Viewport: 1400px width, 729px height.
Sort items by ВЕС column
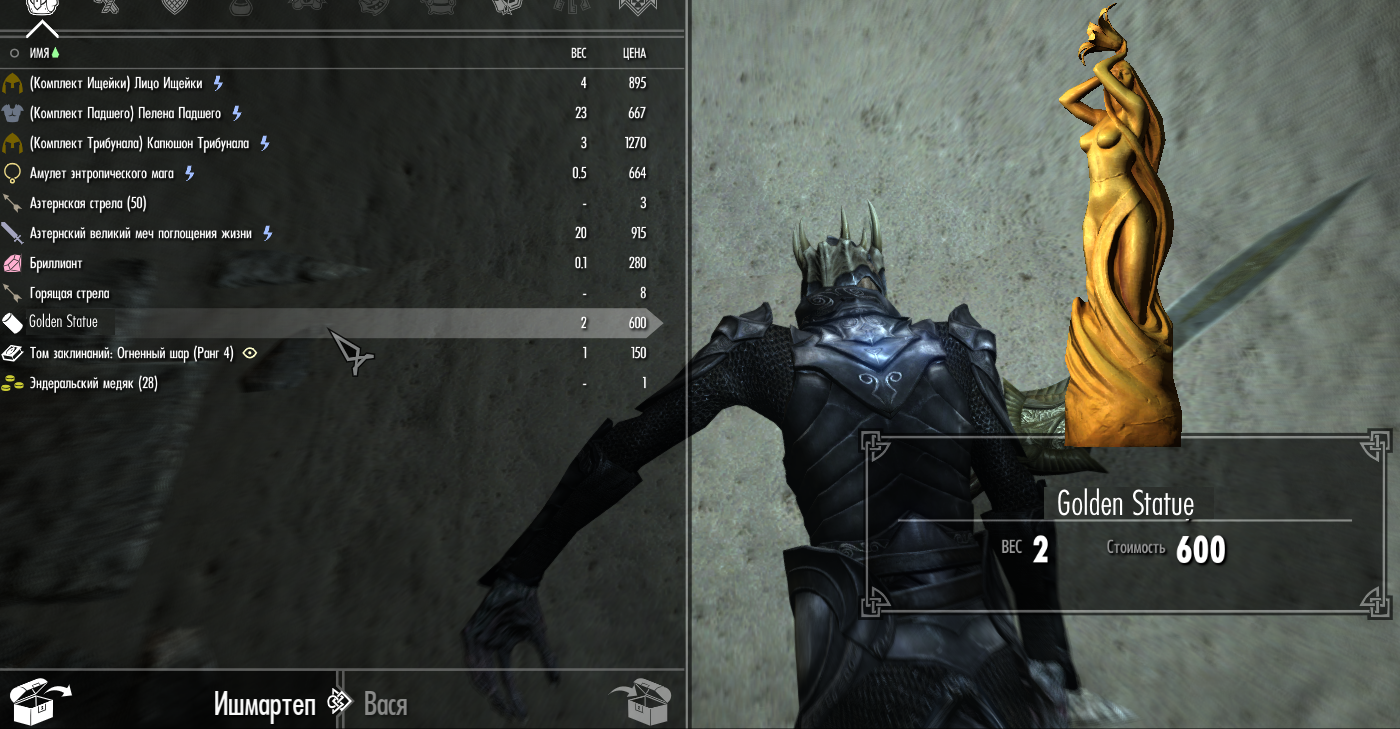coord(578,53)
